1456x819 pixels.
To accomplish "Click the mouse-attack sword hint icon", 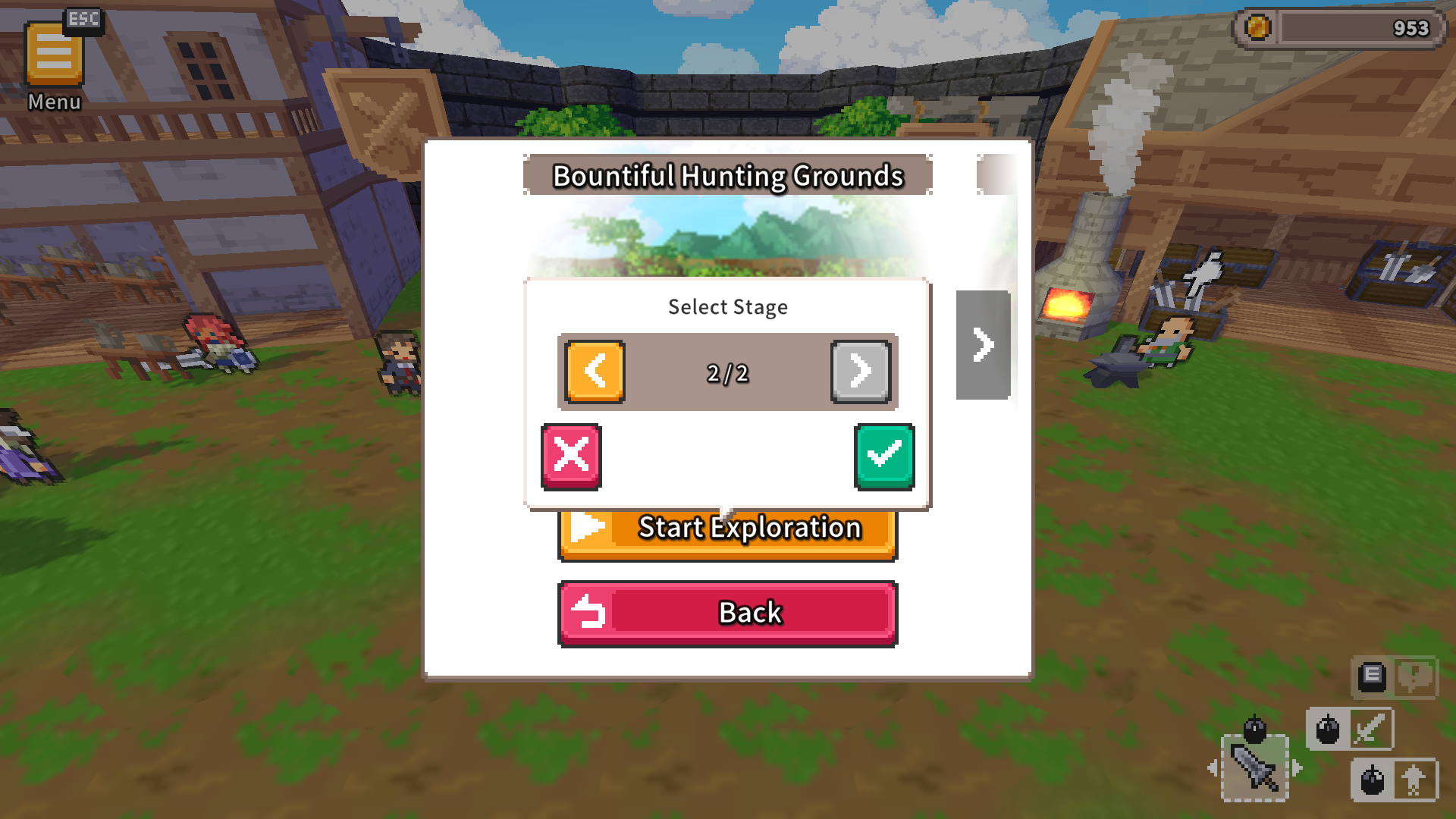I will click(1351, 728).
